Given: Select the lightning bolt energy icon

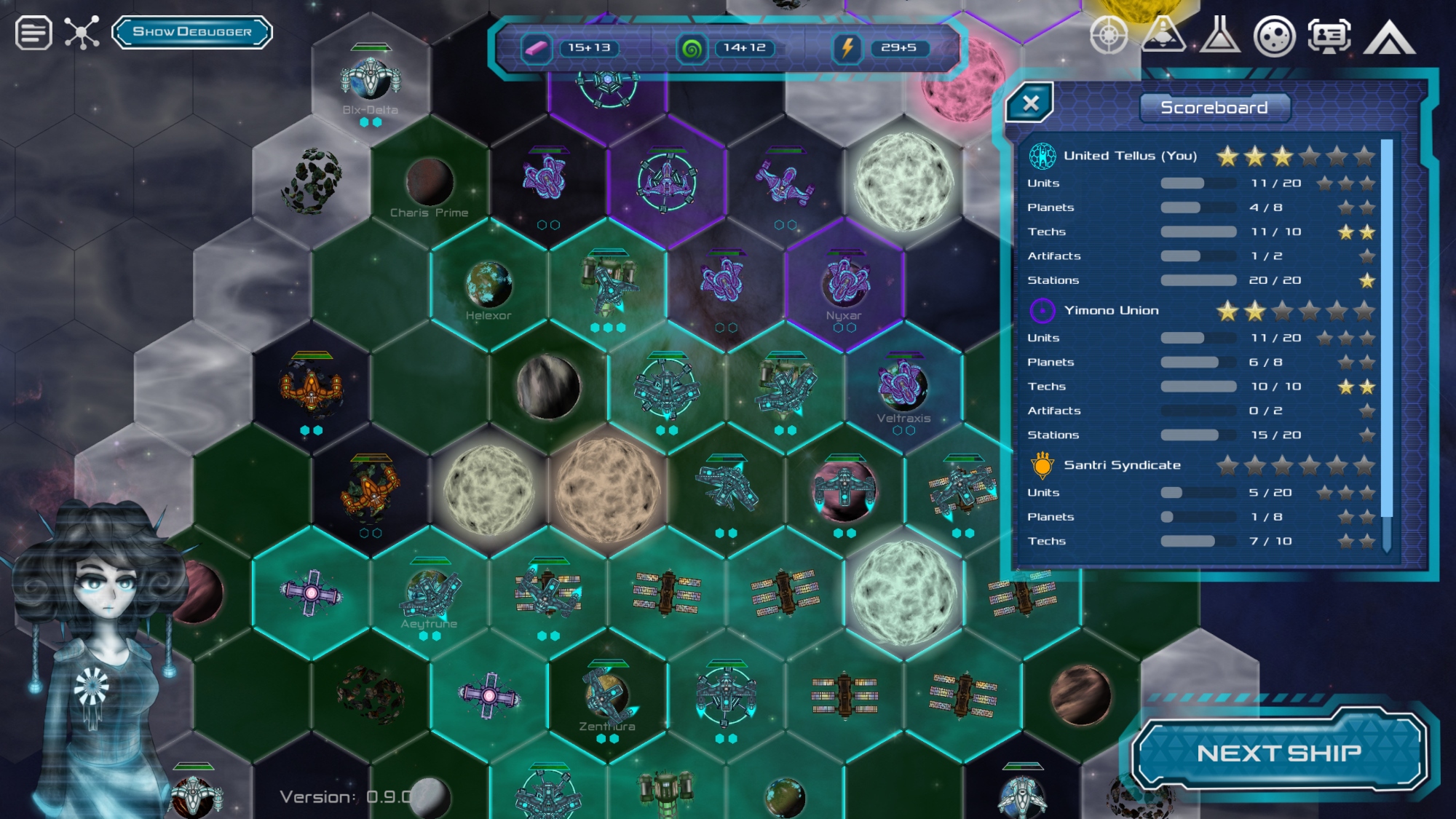Looking at the screenshot, I should click(847, 48).
